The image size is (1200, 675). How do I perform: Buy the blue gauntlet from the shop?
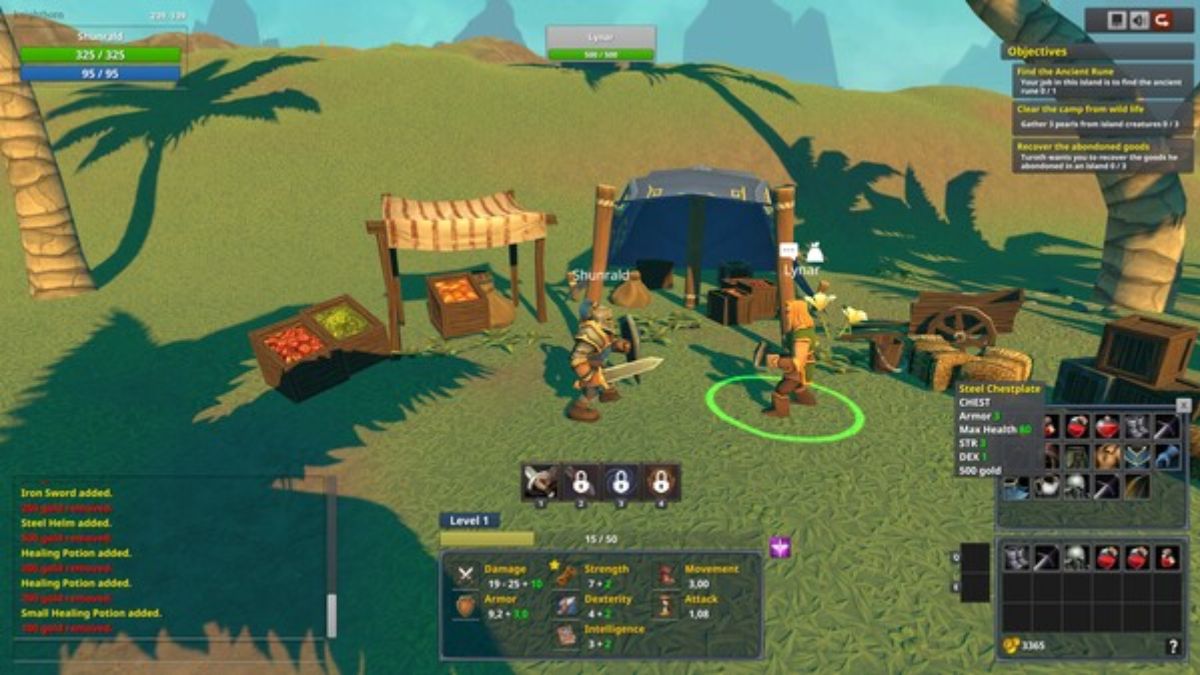(x=1167, y=457)
